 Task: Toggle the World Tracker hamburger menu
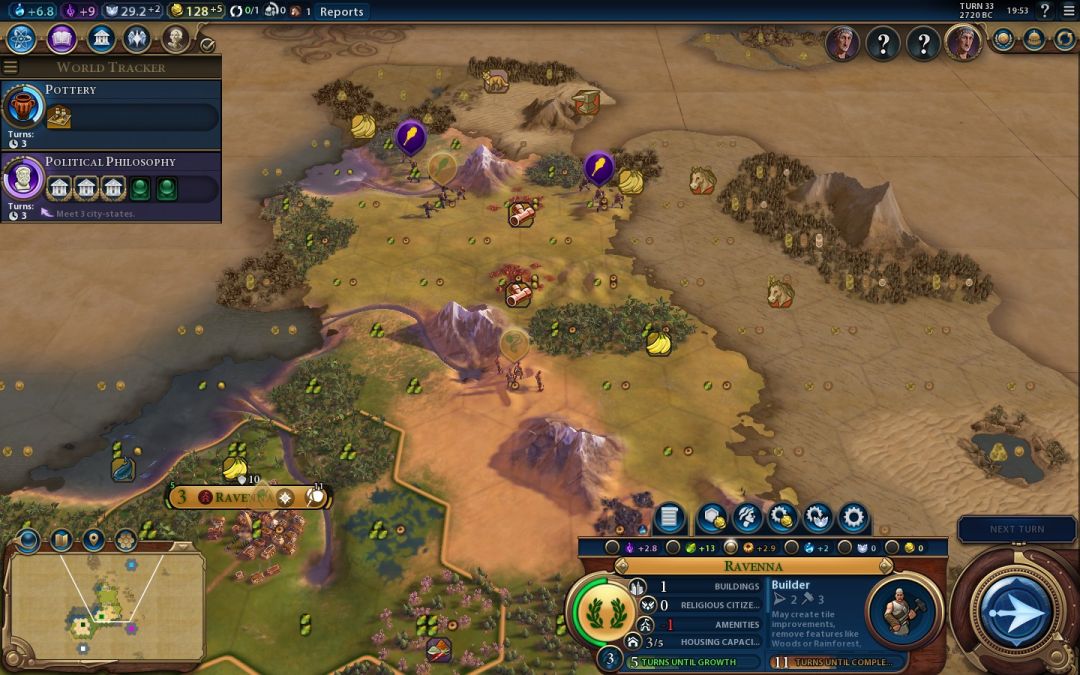pos(10,67)
